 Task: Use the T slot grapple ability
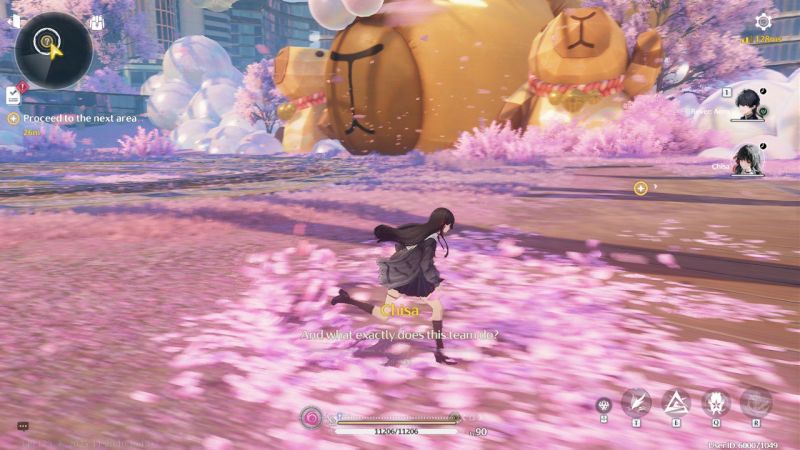pyautogui.click(x=636, y=402)
